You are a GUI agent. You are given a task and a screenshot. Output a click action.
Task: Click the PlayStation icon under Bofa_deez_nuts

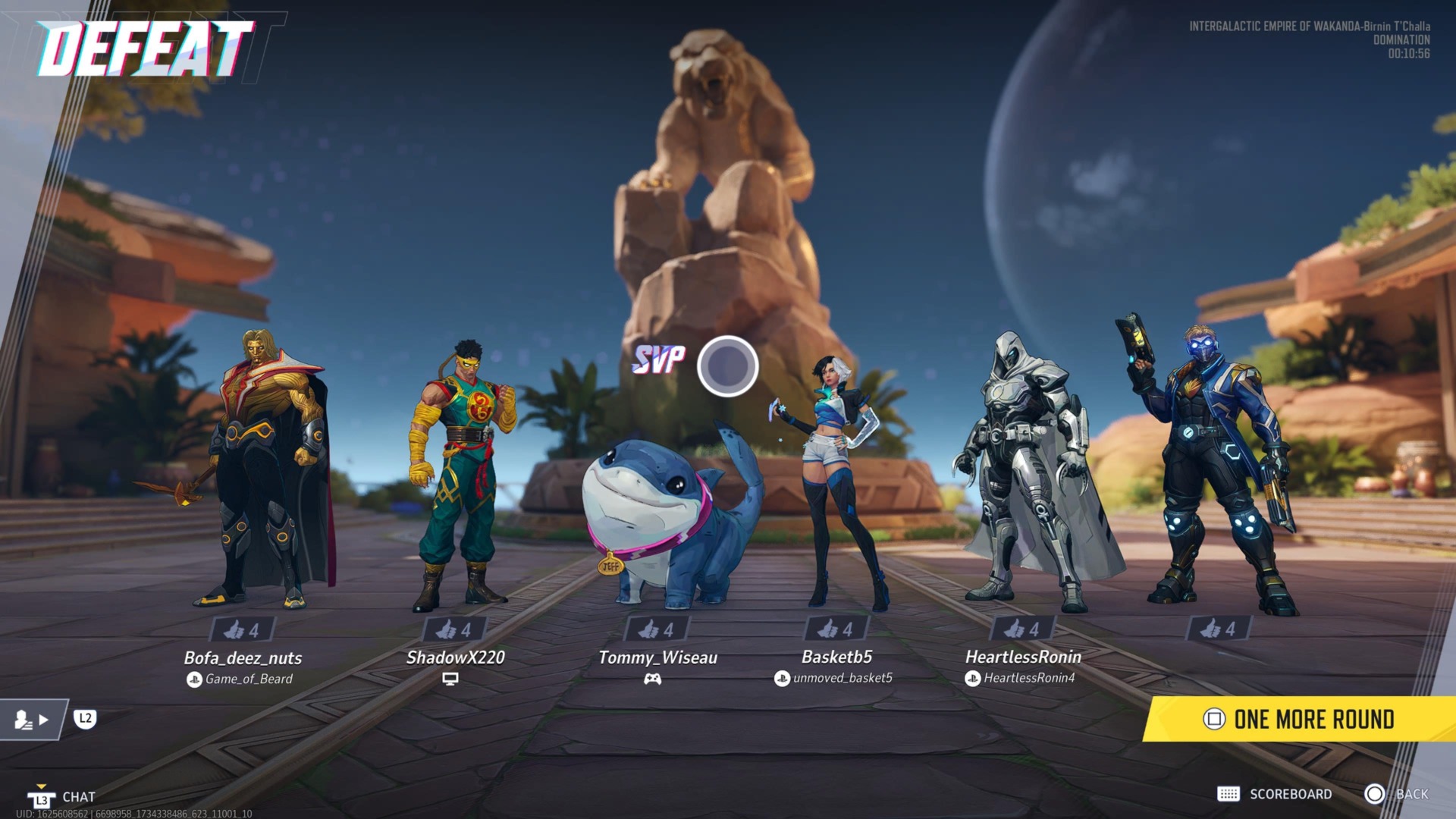pyautogui.click(x=195, y=679)
